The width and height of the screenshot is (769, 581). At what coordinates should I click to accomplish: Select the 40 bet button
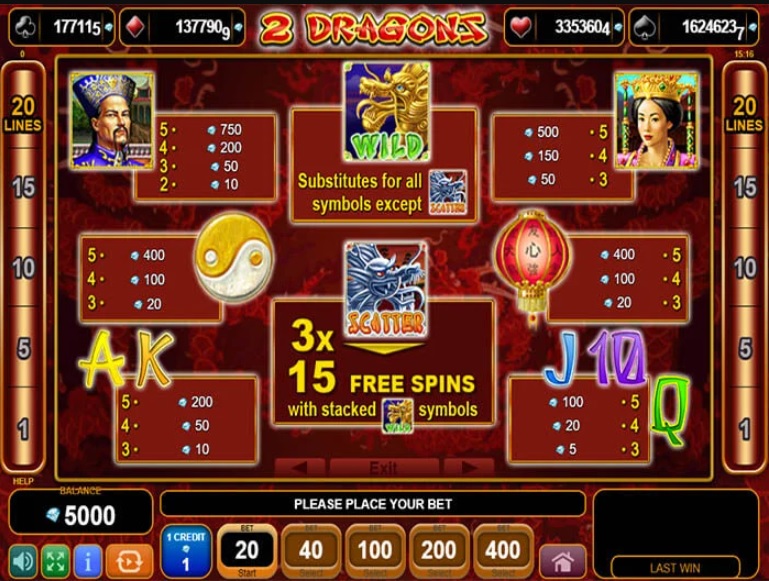coord(310,550)
